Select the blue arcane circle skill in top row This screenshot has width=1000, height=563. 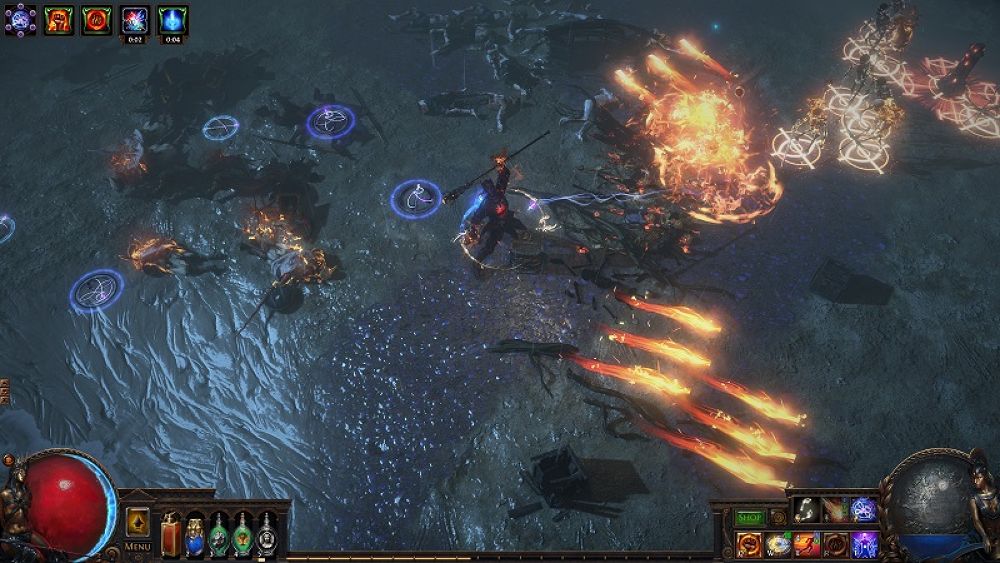pyautogui.click(x=863, y=511)
